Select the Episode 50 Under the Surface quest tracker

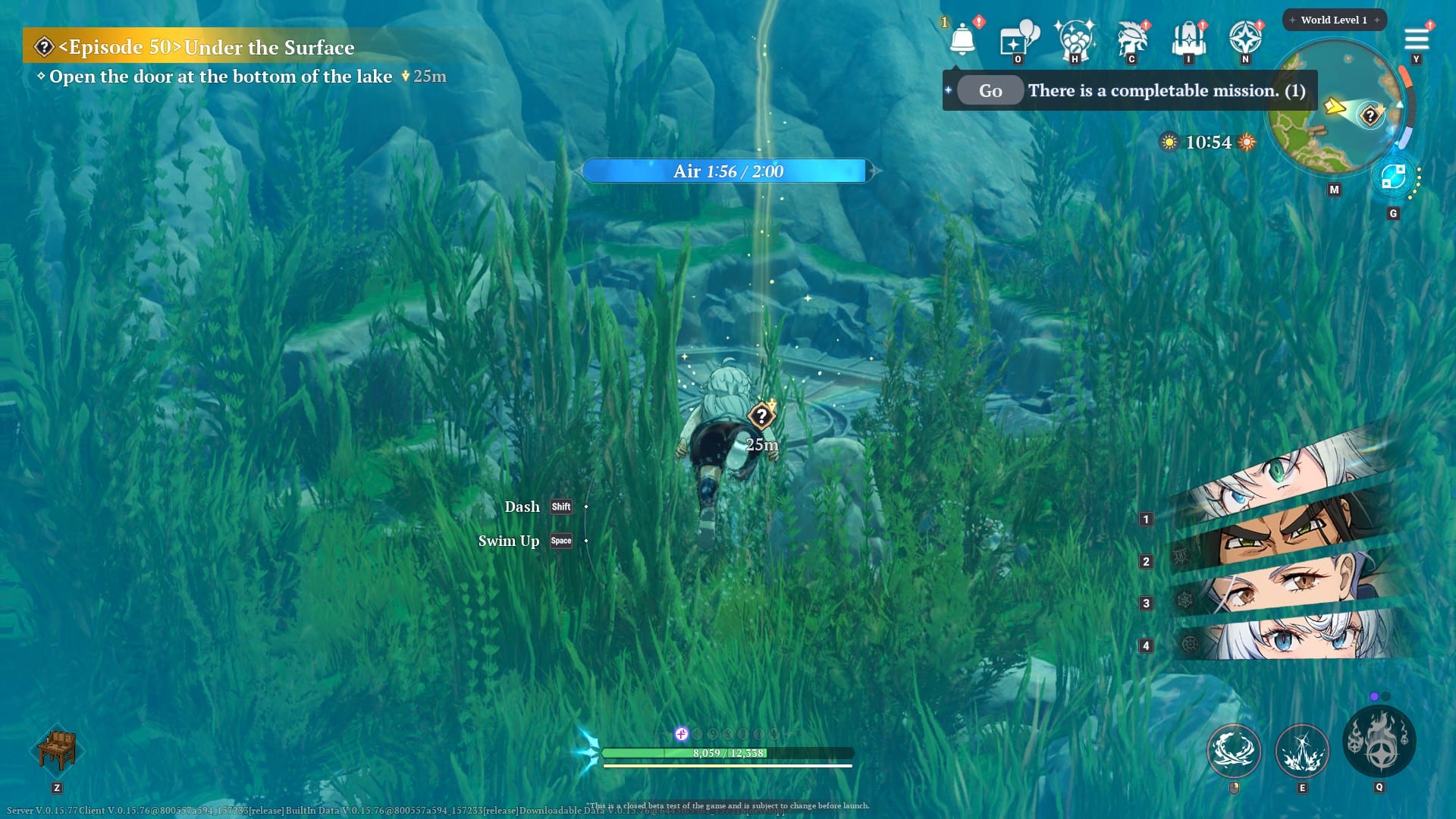pyautogui.click(x=205, y=47)
